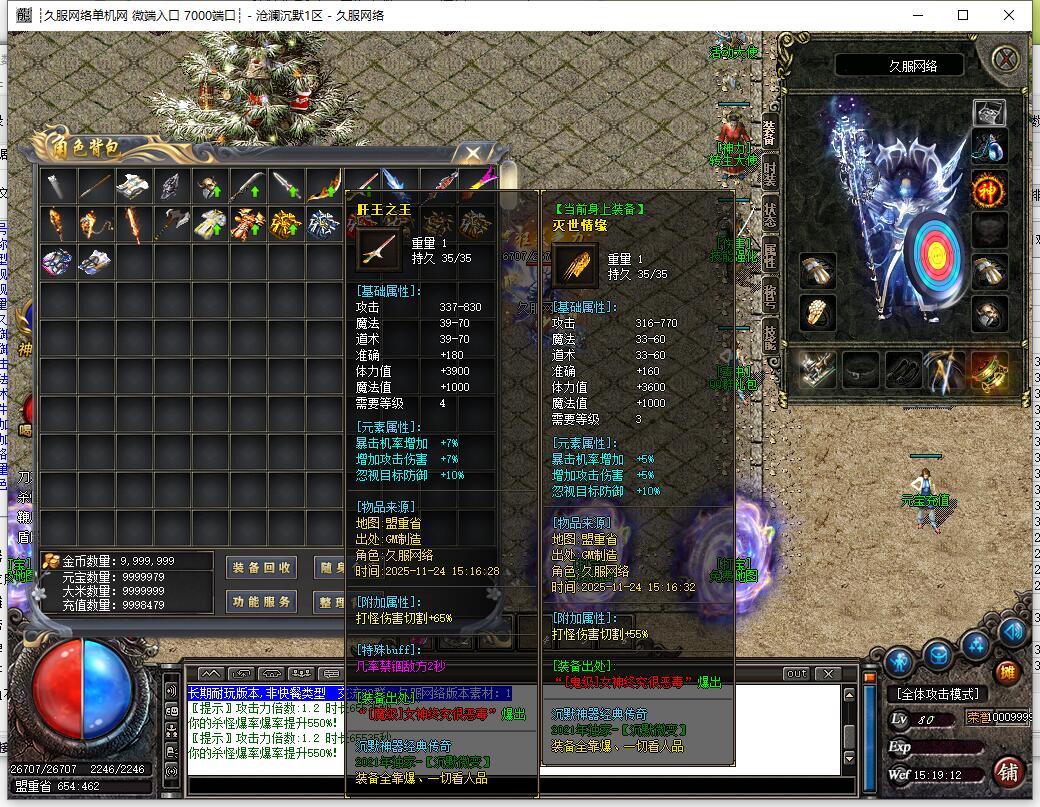The image size is (1040, 807).
Task: Open the 功能服务 function services button
Action: click(x=262, y=602)
